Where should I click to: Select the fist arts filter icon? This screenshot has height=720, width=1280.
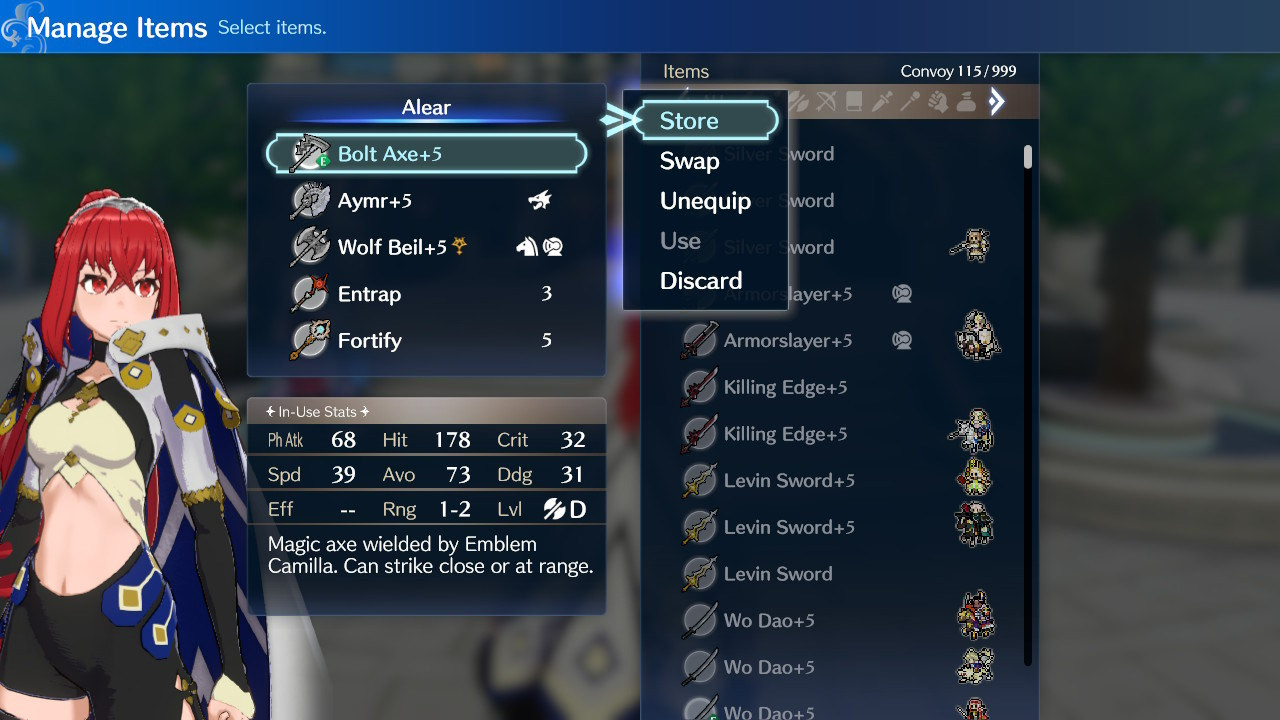pyautogui.click(x=940, y=101)
